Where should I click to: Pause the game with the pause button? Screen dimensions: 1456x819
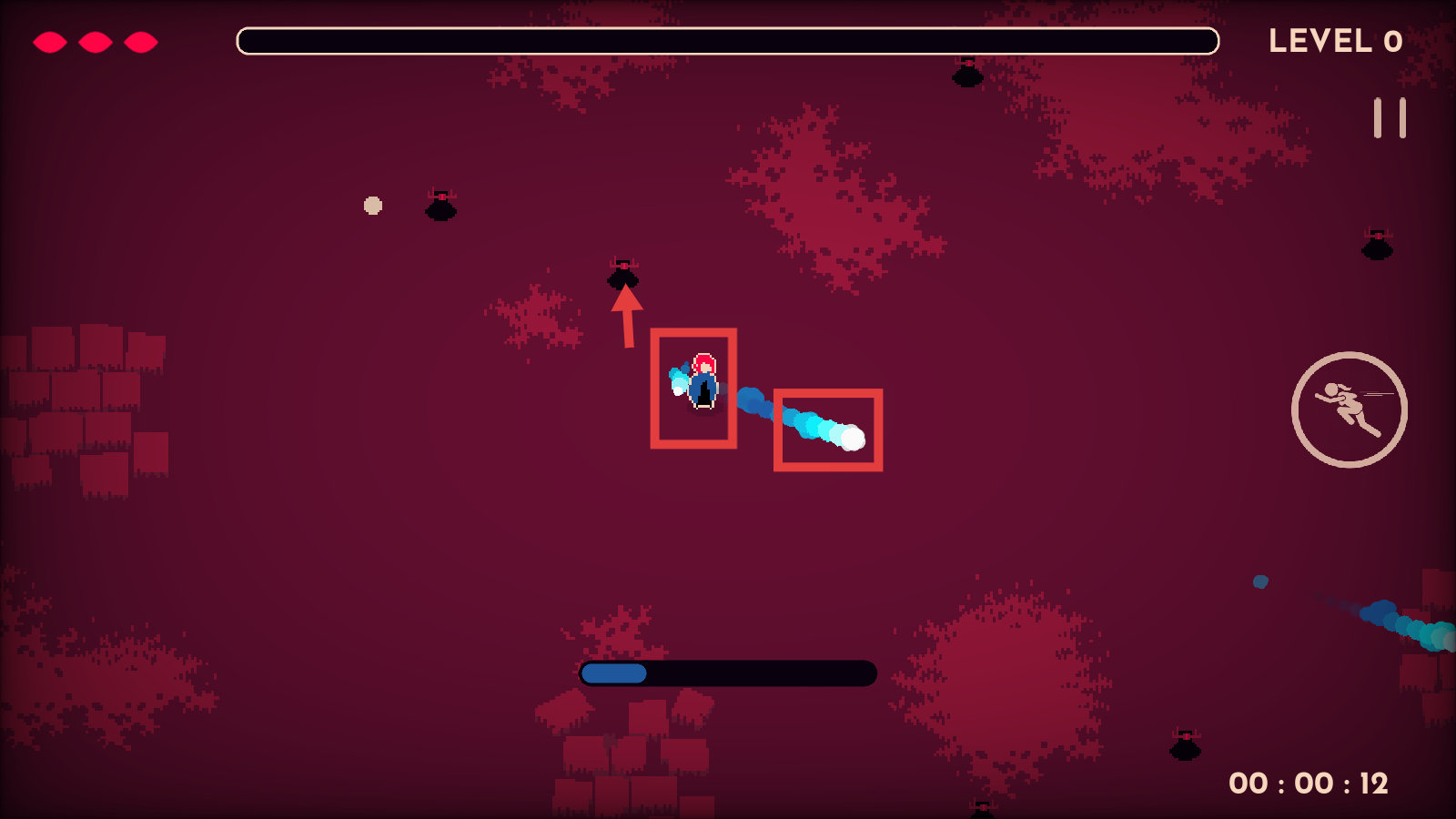click(1390, 118)
